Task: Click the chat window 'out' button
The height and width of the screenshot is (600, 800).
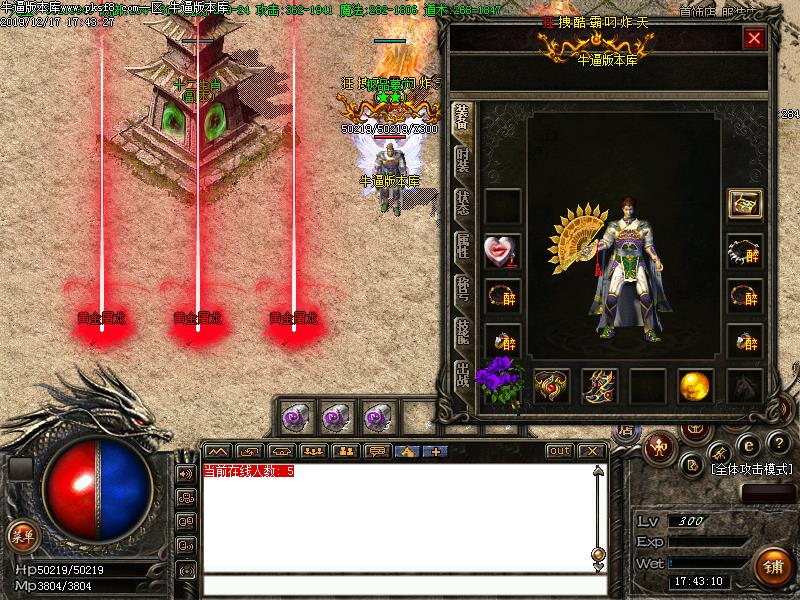Action: 559,451
